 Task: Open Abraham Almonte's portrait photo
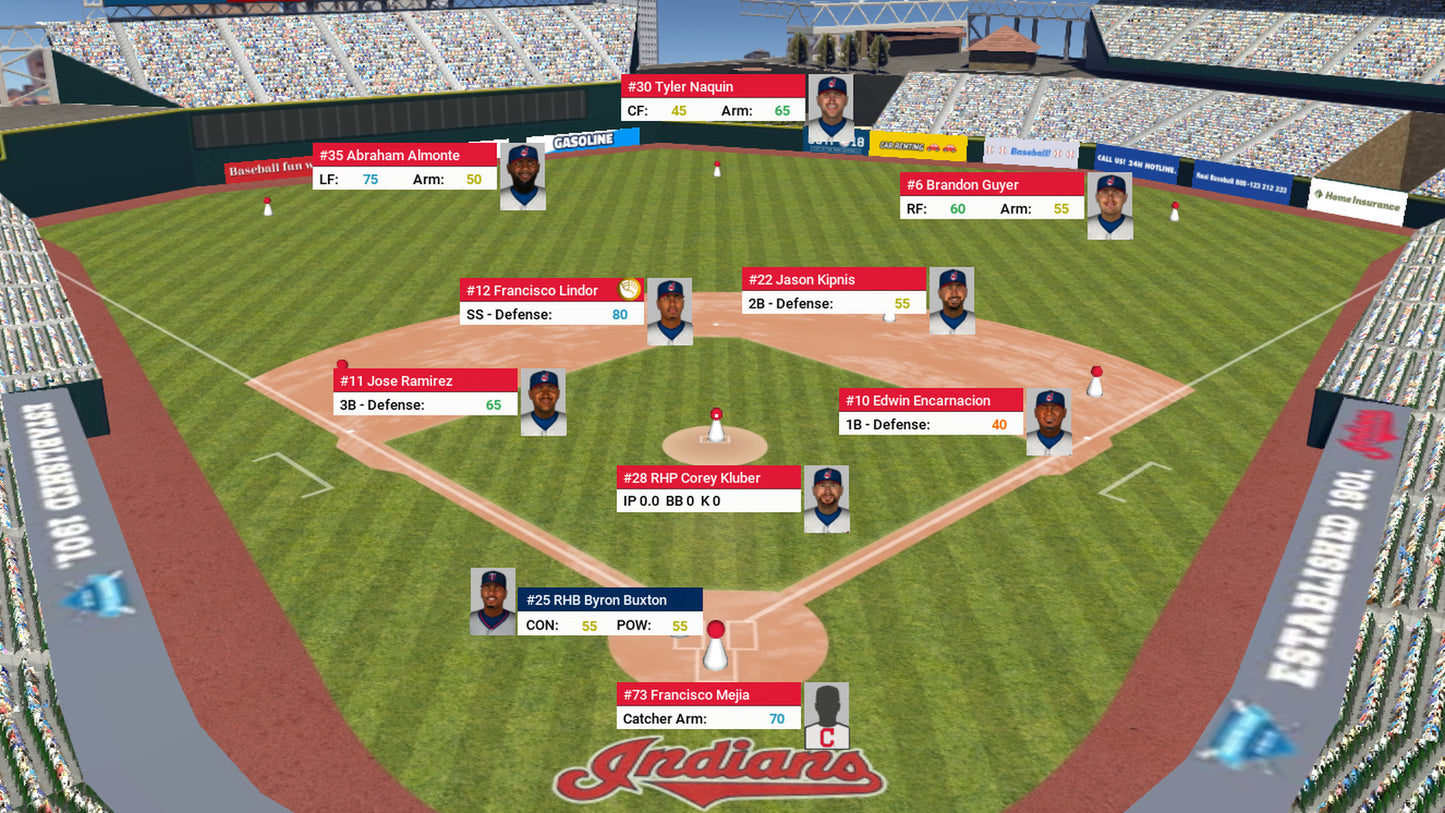click(x=523, y=177)
